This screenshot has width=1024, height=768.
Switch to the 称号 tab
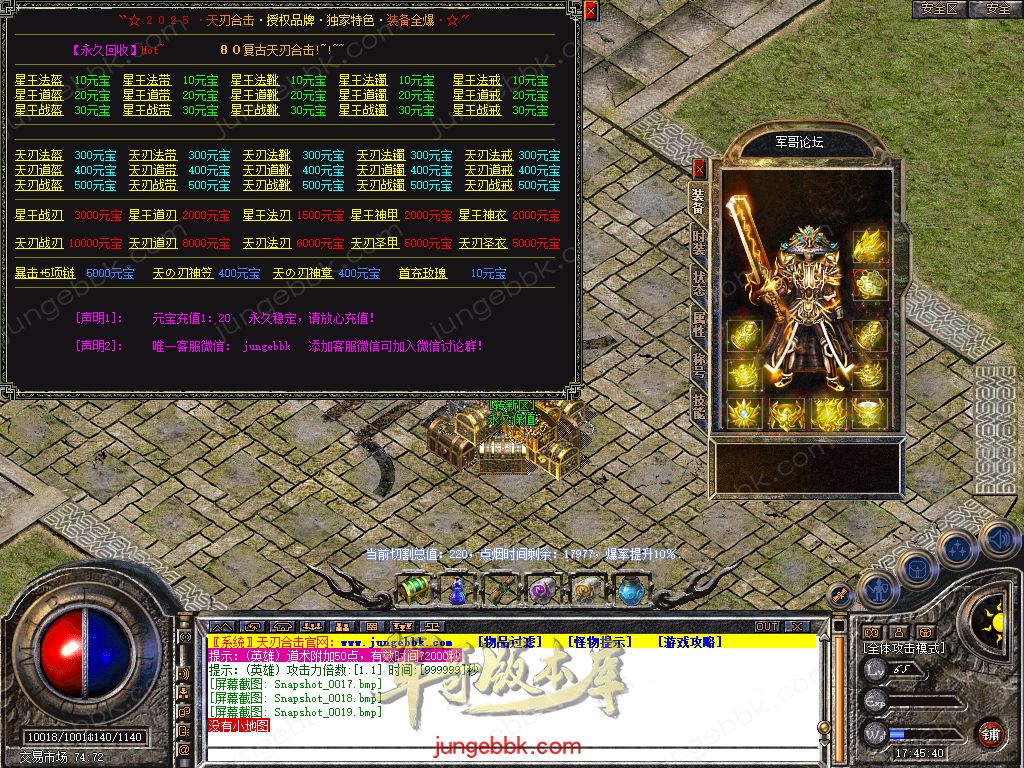(698, 362)
